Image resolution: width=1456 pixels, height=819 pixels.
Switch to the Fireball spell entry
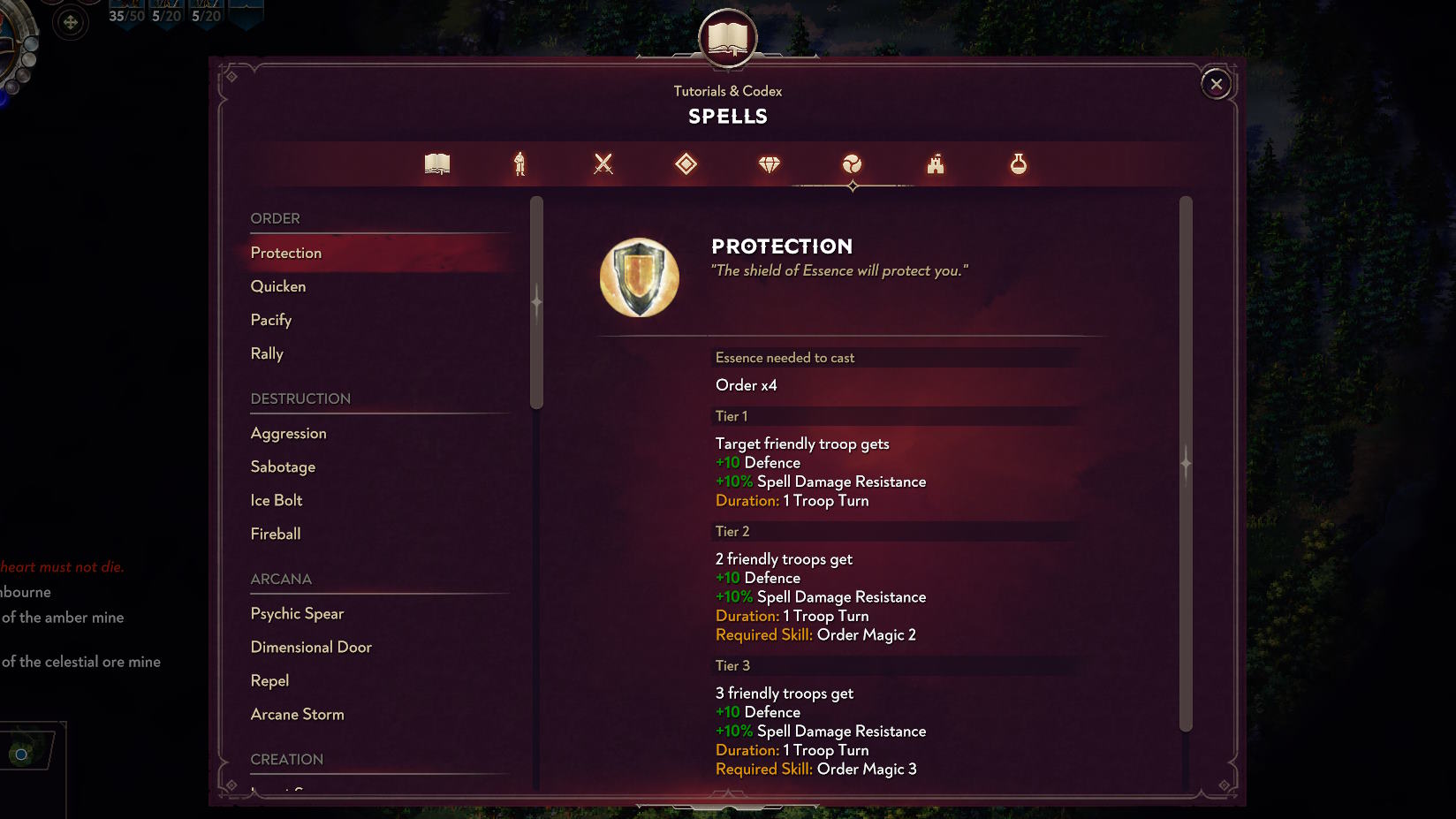coord(275,534)
